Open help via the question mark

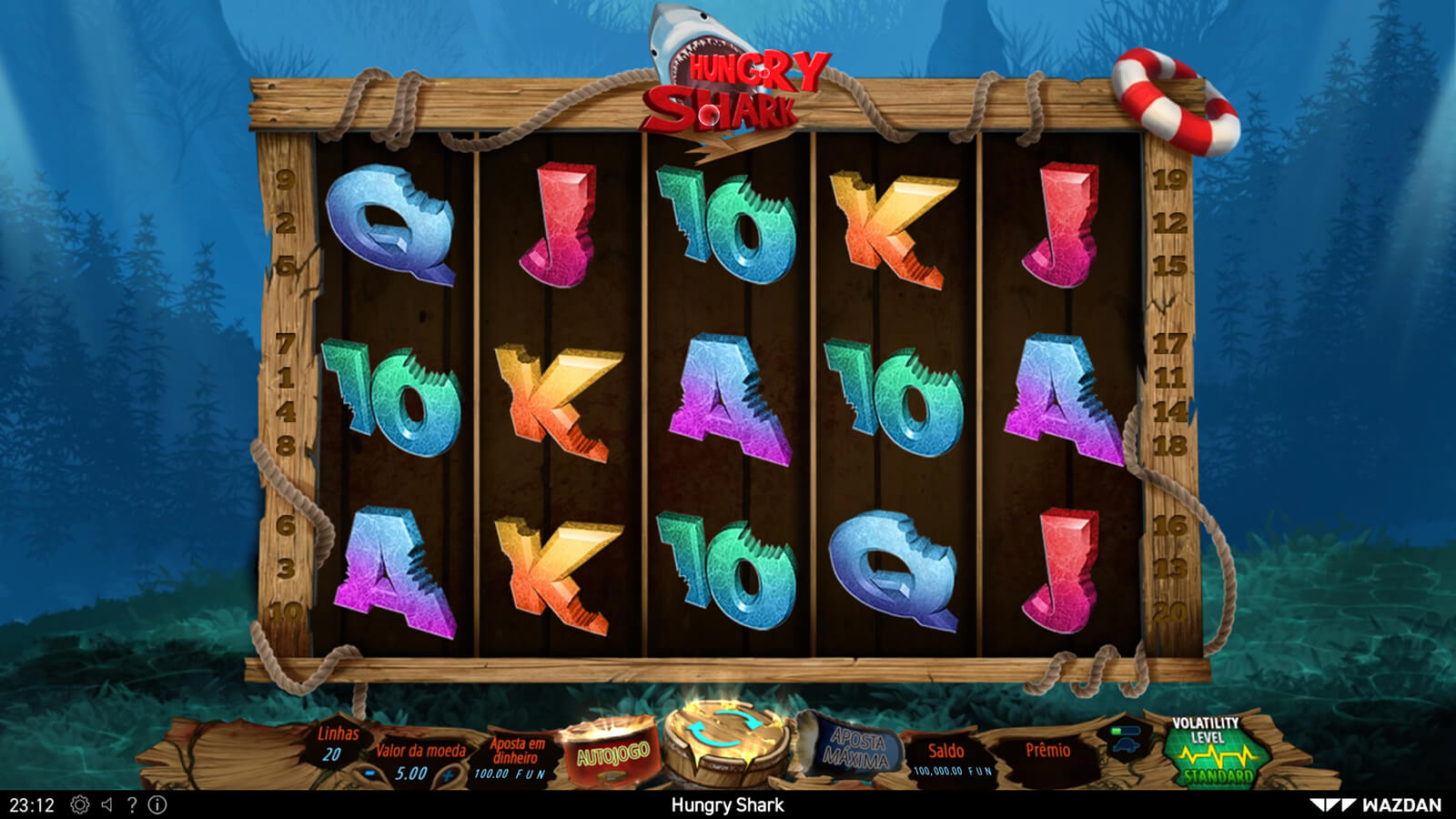pyautogui.click(x=132, y=805)
